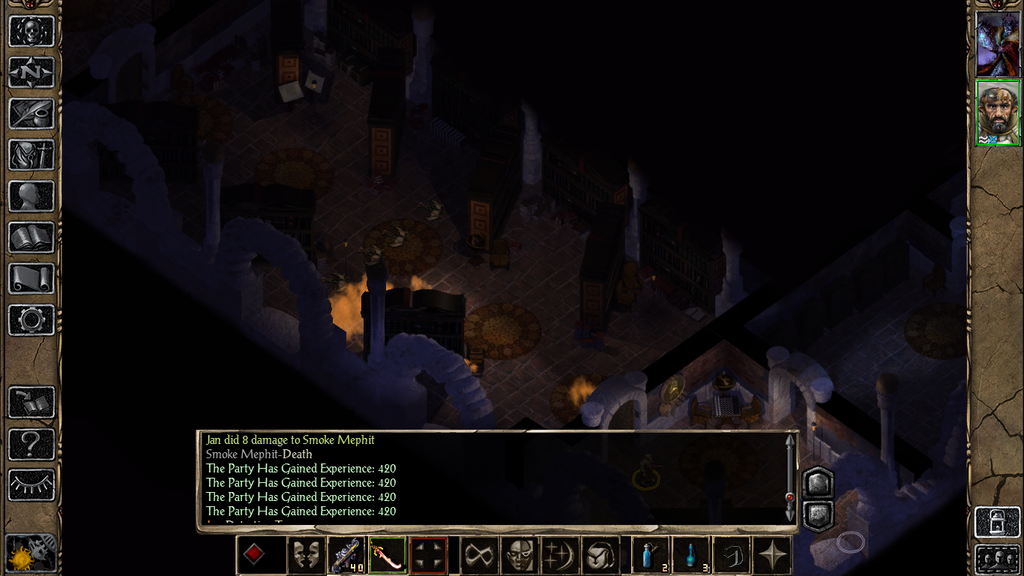
Task: Activate the thieving mask ability
Action: coord(518,555)
